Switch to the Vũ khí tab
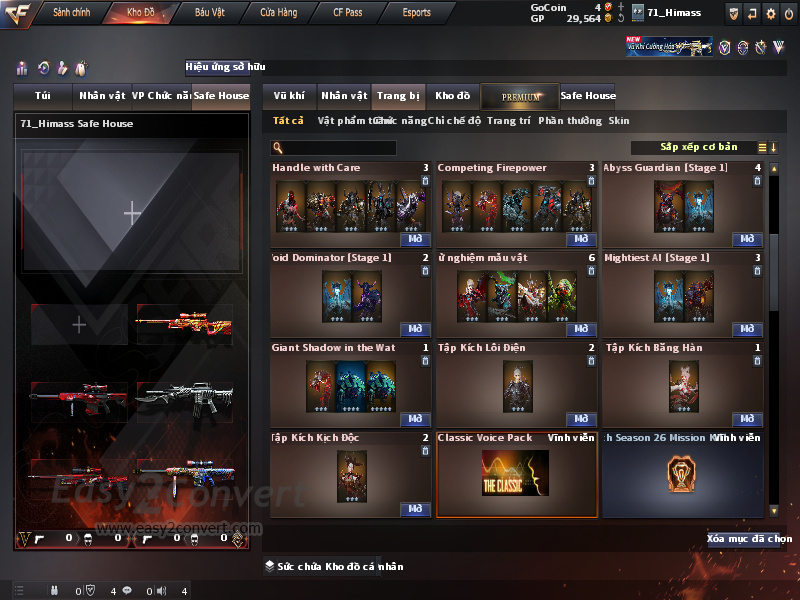This screenshot has width=800, height=600. point(289,96)
